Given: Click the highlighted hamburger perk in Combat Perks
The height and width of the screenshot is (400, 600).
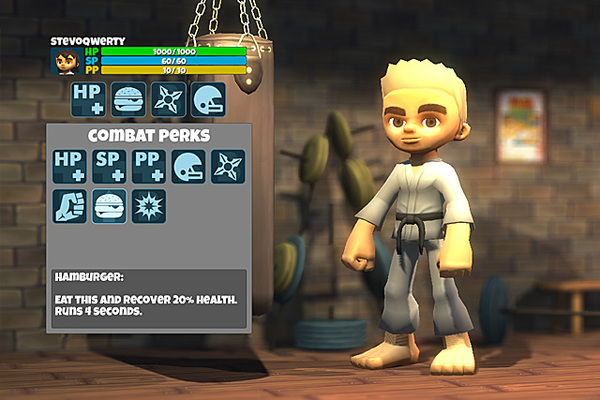Looking at the screenshot, I should click(109, 206).
